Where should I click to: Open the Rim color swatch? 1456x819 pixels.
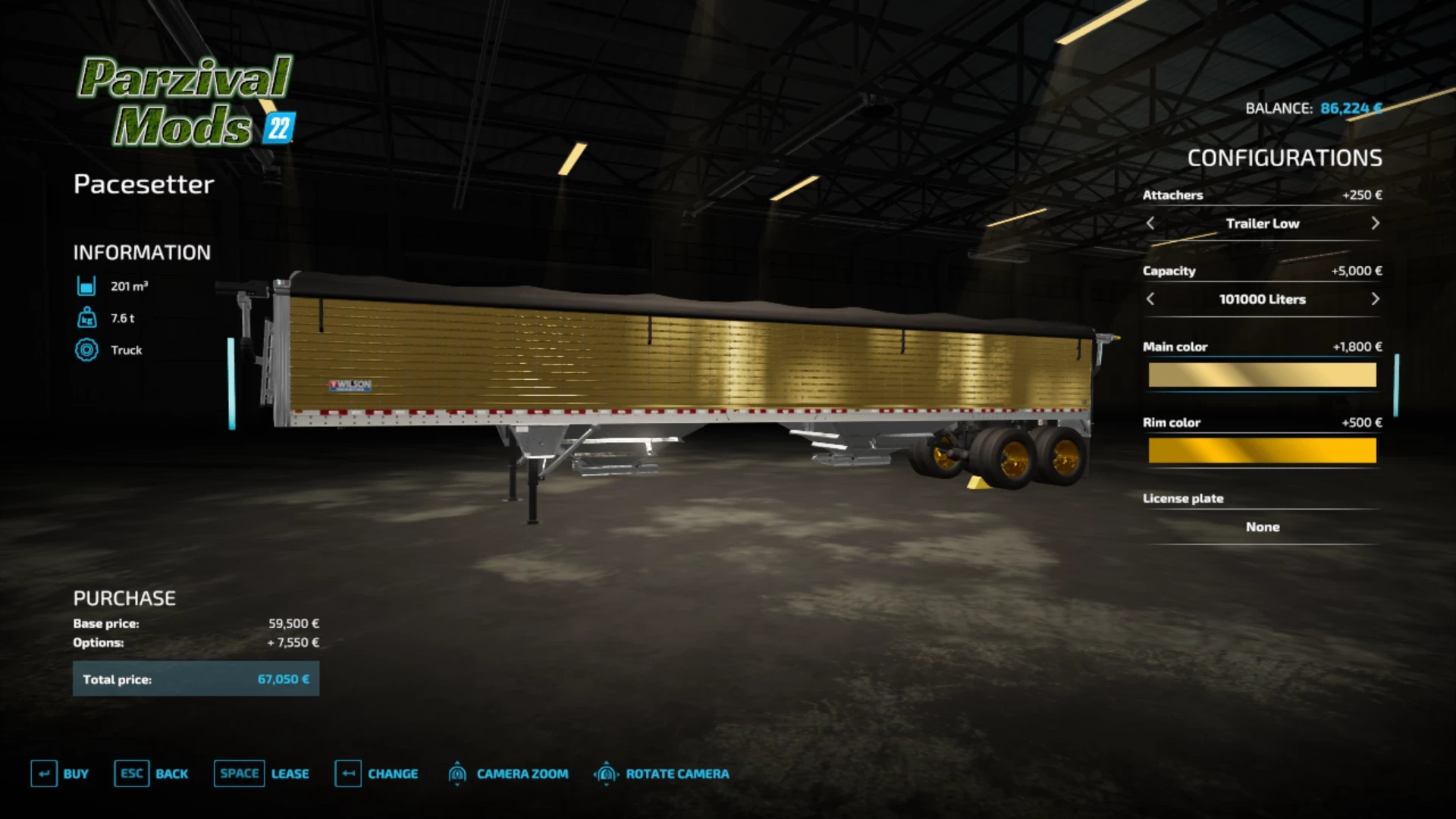click(1262, 450)
